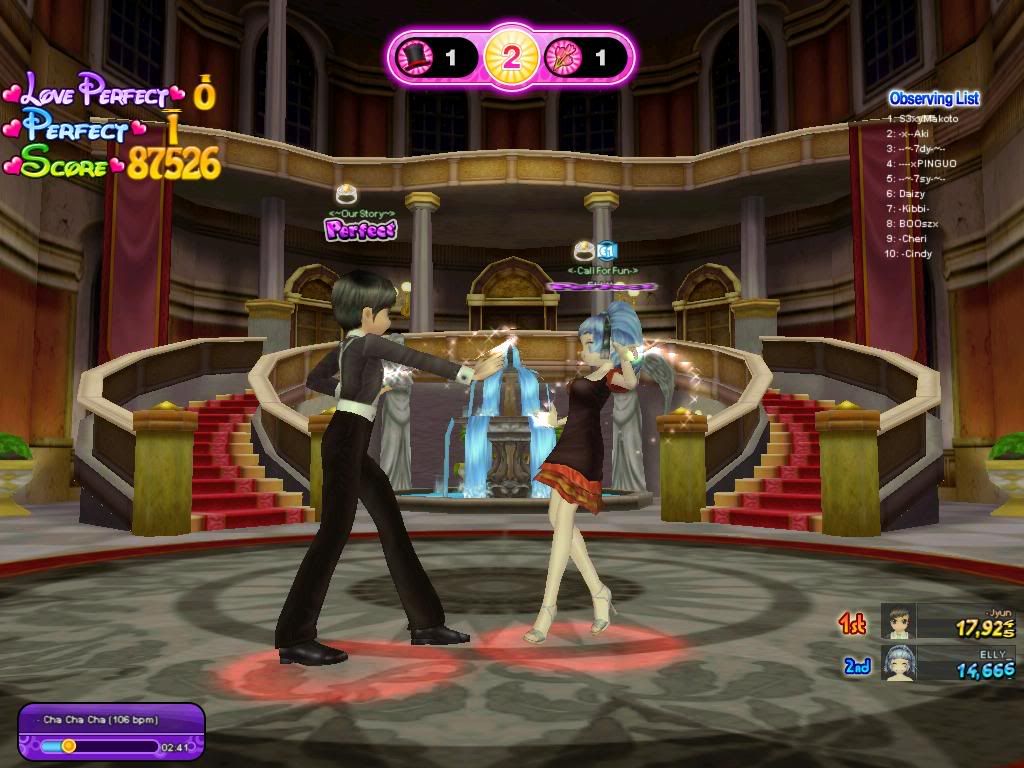Click the Call For Fun couple ring icon
Viewport: 1024px width, 768px height.
pos(584,251)
